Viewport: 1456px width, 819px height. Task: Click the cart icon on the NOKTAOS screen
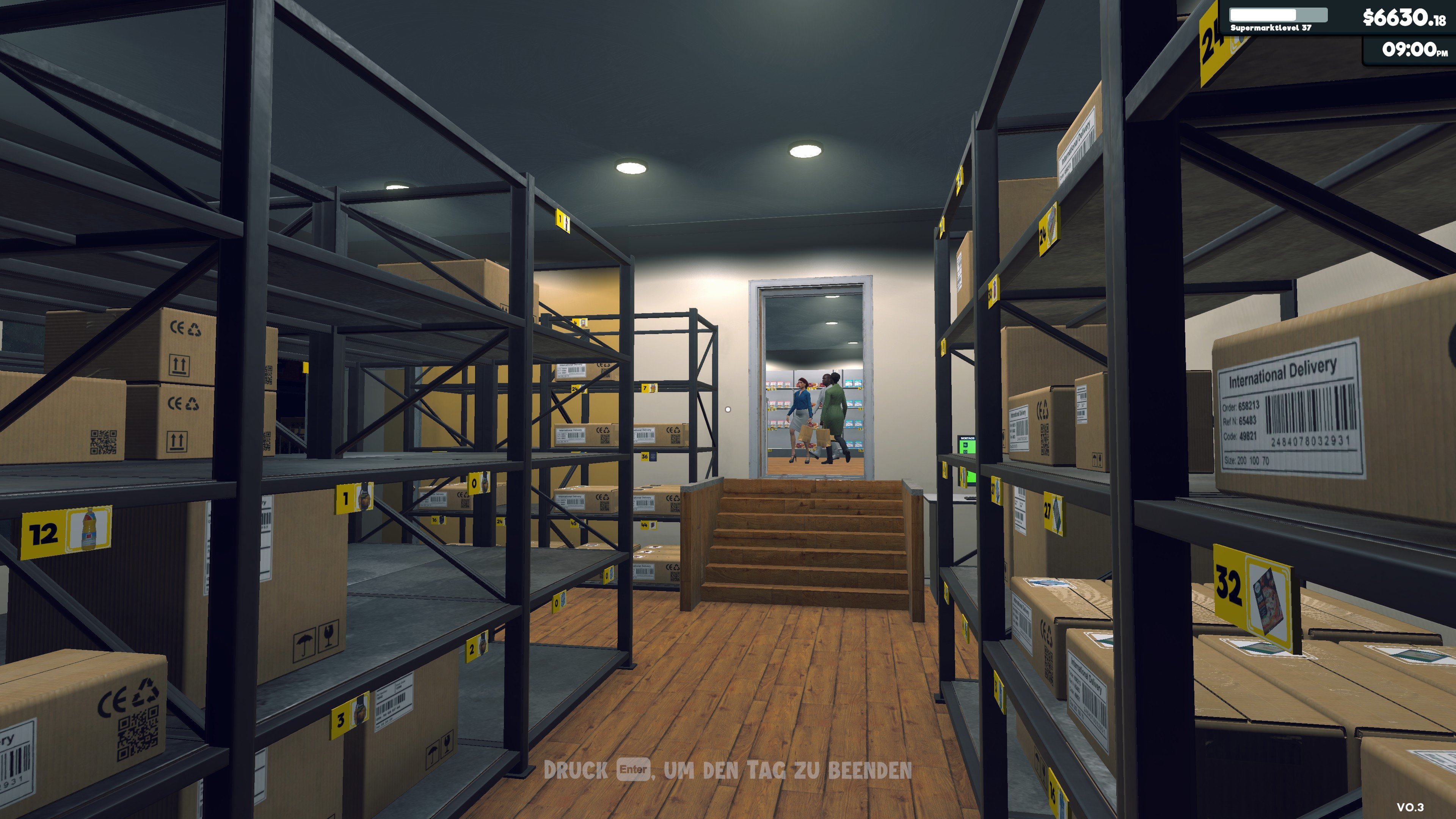(965, 445)
